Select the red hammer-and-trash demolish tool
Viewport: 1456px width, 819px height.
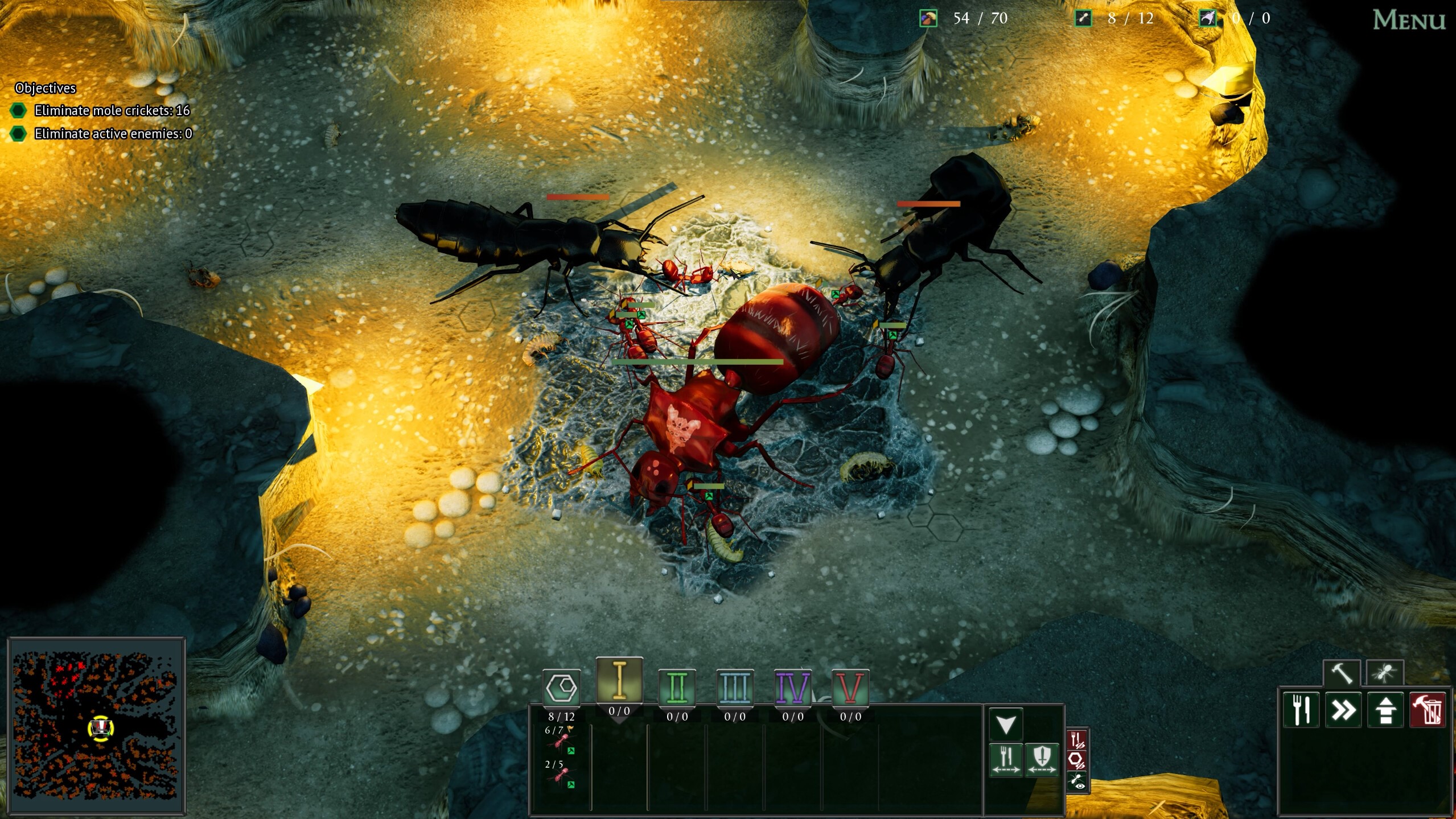pyautogui.click(x=1428, y=710)
